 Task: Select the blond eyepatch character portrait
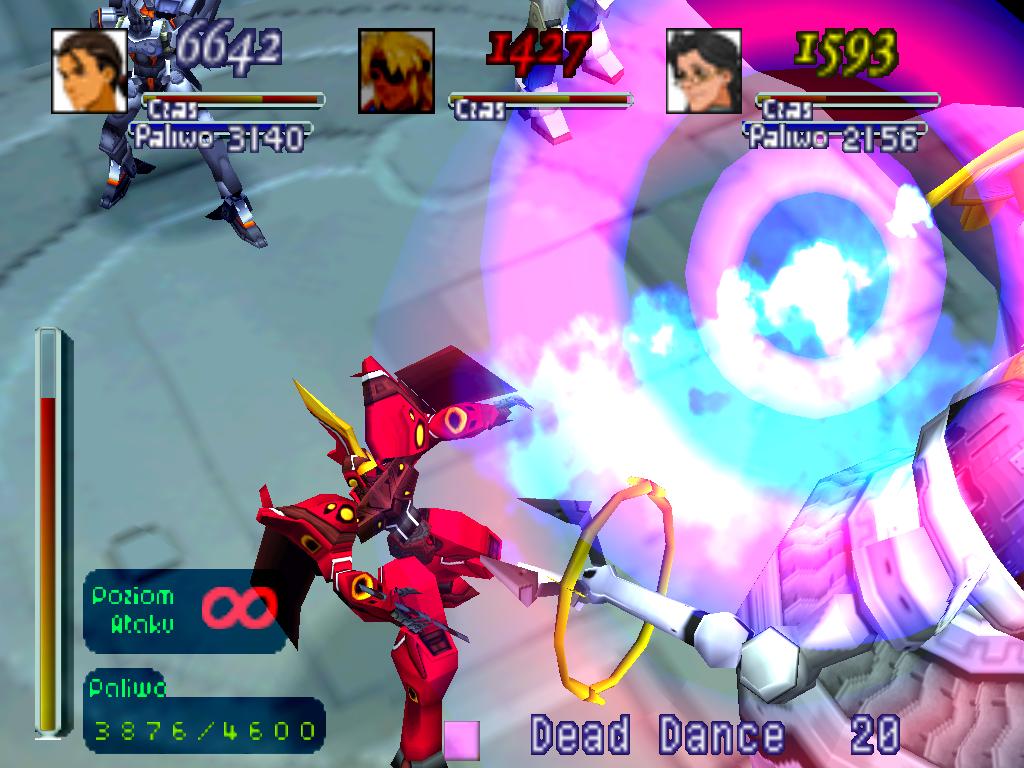pyautogui.click(x=397, y=71)
